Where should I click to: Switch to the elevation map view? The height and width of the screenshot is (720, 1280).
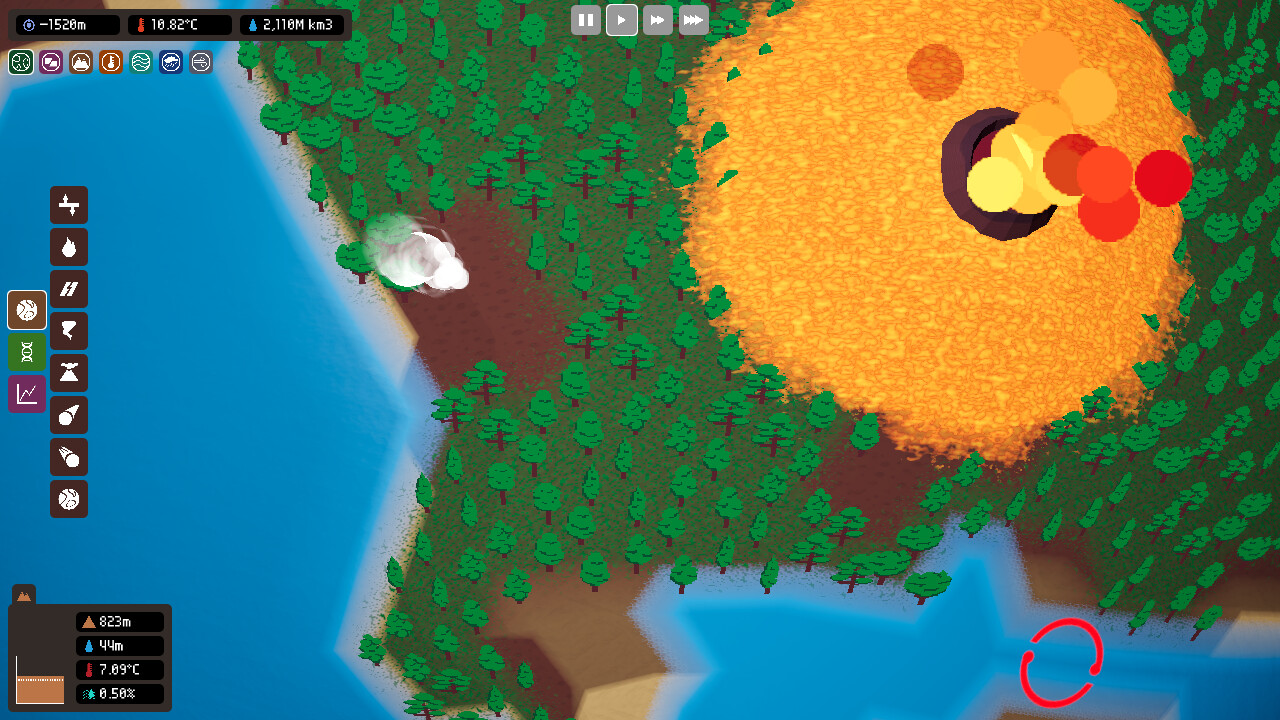click(x=80, y=62)
